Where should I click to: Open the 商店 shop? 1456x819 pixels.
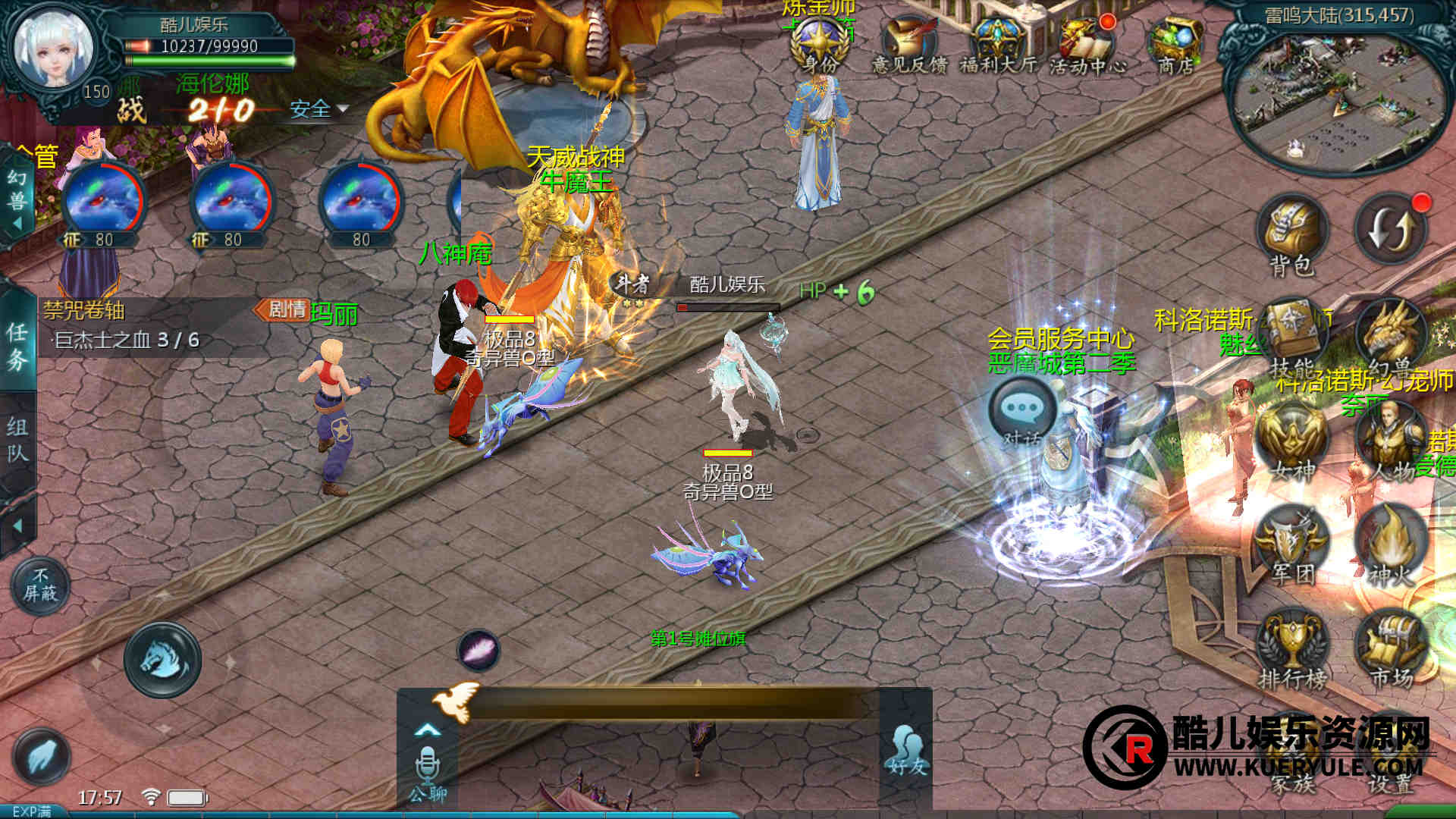point(1175,44)
